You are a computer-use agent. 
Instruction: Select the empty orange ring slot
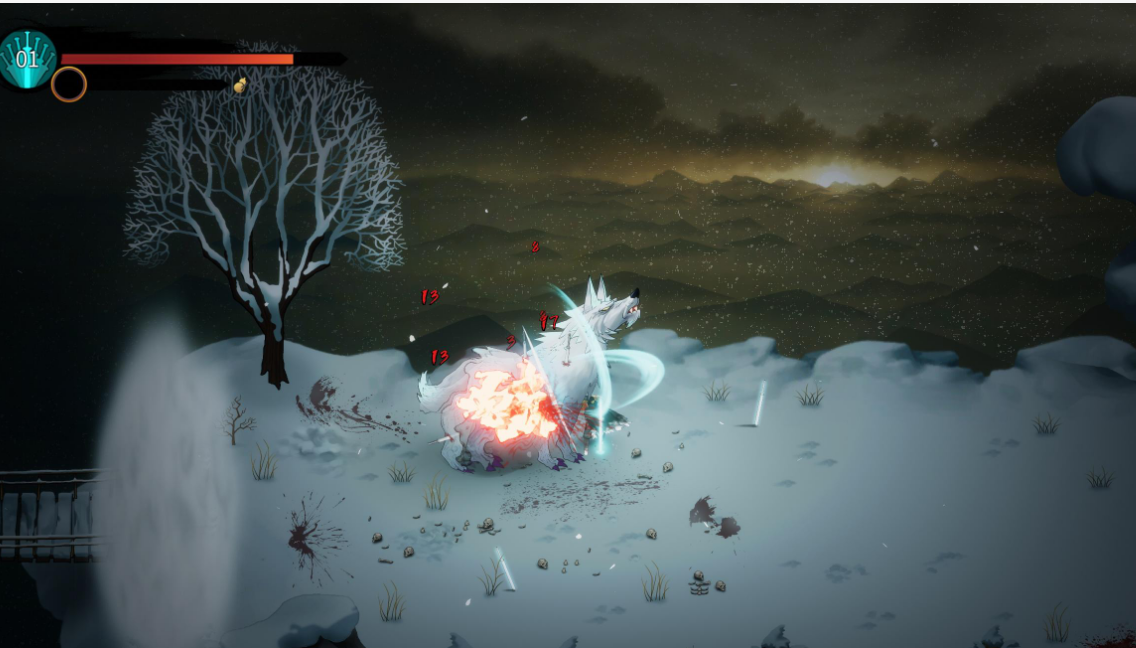pyautogui.click(x=69, y=85)
